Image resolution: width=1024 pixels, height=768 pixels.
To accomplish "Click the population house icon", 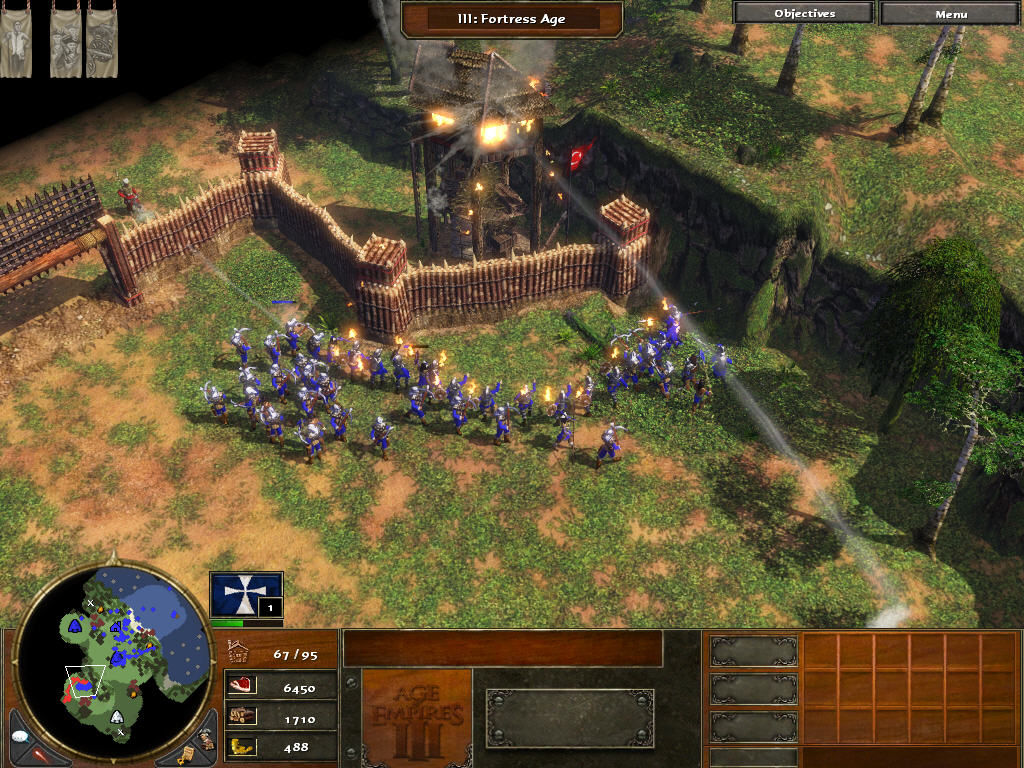I will click(x=240, y=653).
